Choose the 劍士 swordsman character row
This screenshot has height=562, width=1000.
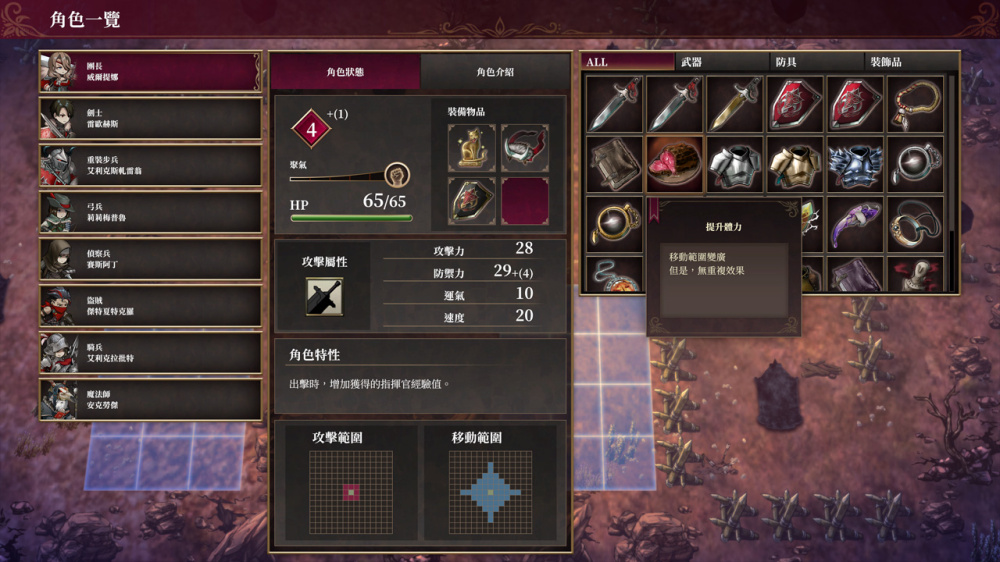pyautogui.click(x=150, y=118)
